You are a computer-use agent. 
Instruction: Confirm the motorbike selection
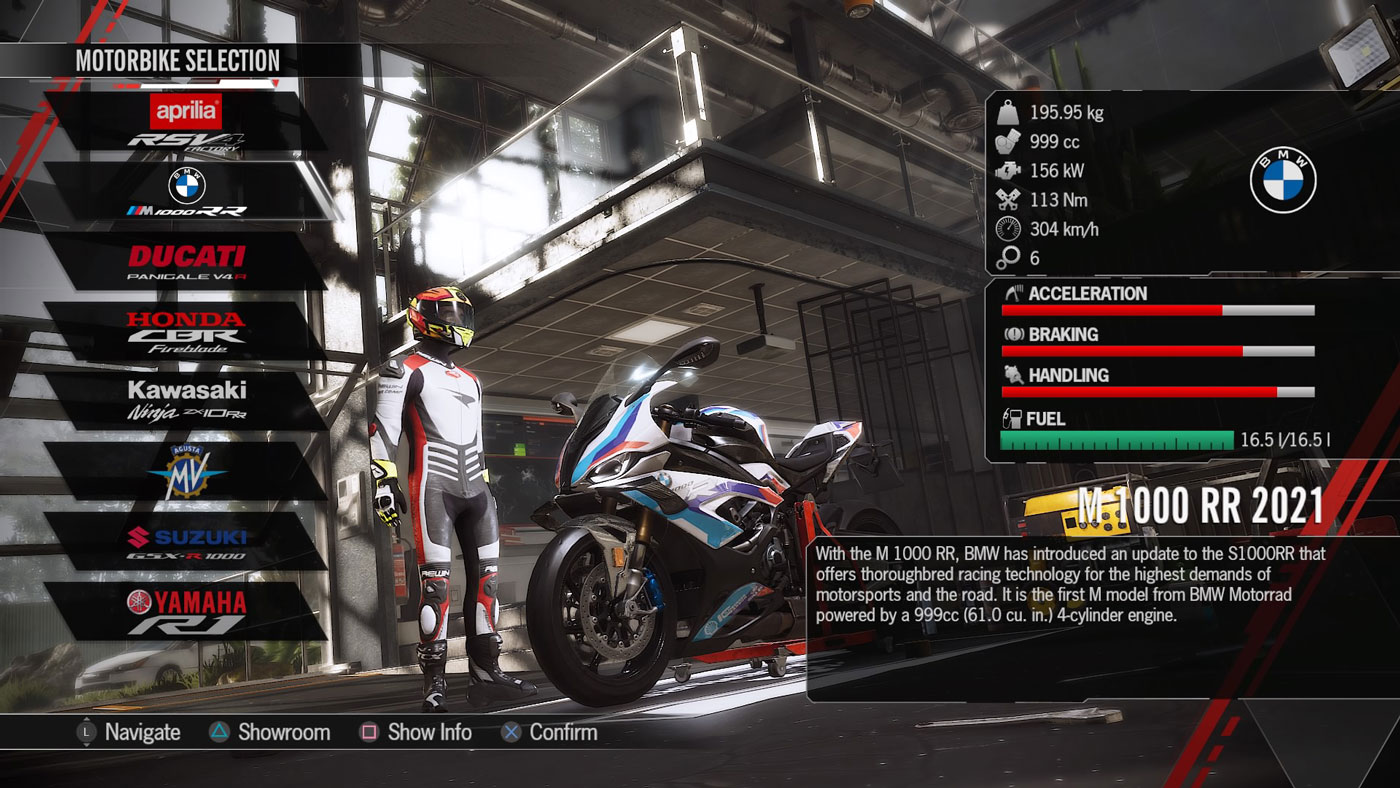tap(549, 732)
